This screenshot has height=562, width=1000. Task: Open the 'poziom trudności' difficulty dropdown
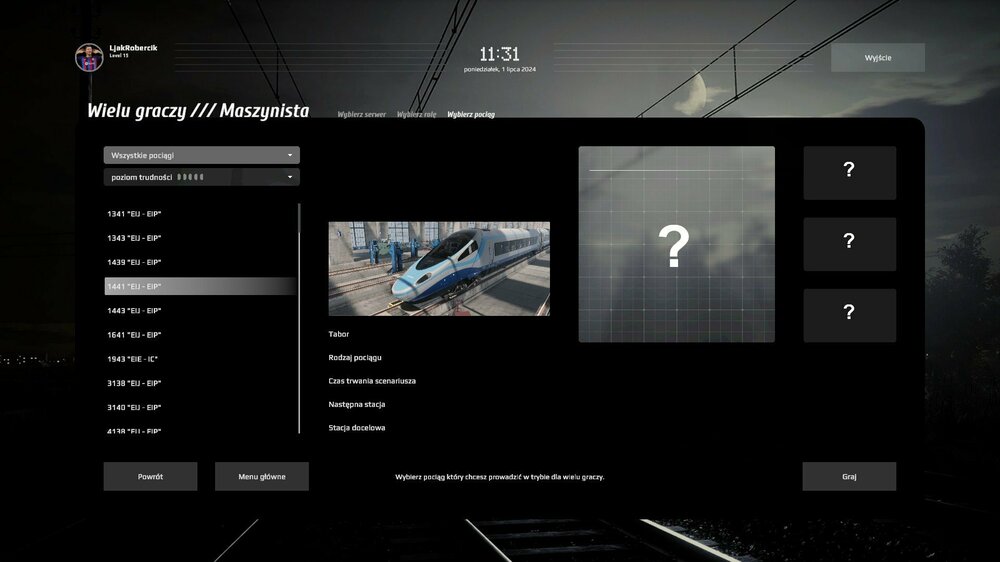(201, 177)
